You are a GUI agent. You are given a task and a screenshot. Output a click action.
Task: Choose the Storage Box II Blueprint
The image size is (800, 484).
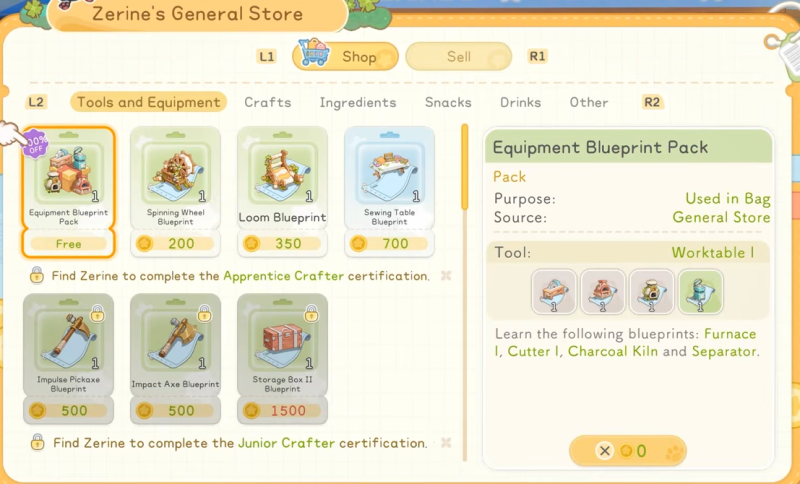click(283, 357)
